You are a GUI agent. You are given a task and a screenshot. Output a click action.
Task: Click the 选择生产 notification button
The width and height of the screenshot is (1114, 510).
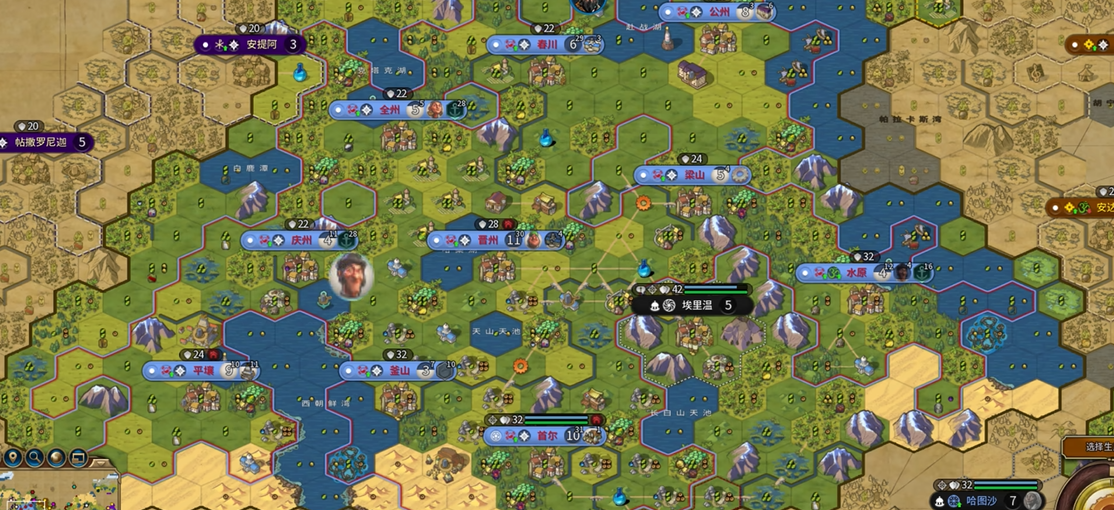click(1086, 447)
